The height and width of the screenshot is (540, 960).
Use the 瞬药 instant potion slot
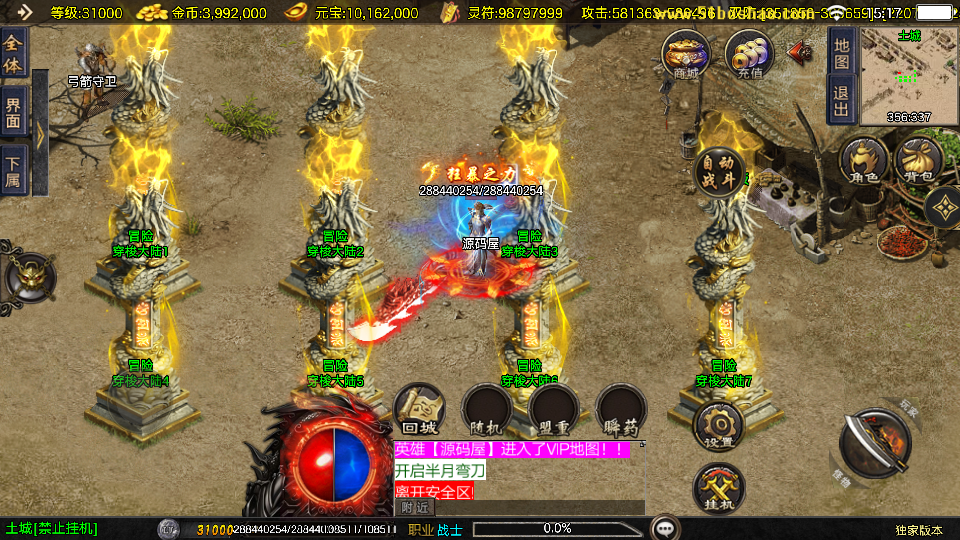[621, 410]
